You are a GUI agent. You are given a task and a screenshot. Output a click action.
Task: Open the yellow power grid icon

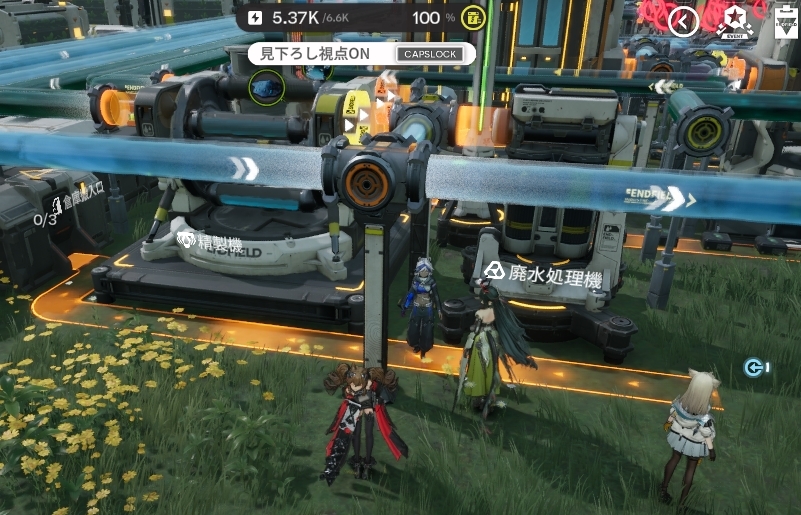coord(473,18)
